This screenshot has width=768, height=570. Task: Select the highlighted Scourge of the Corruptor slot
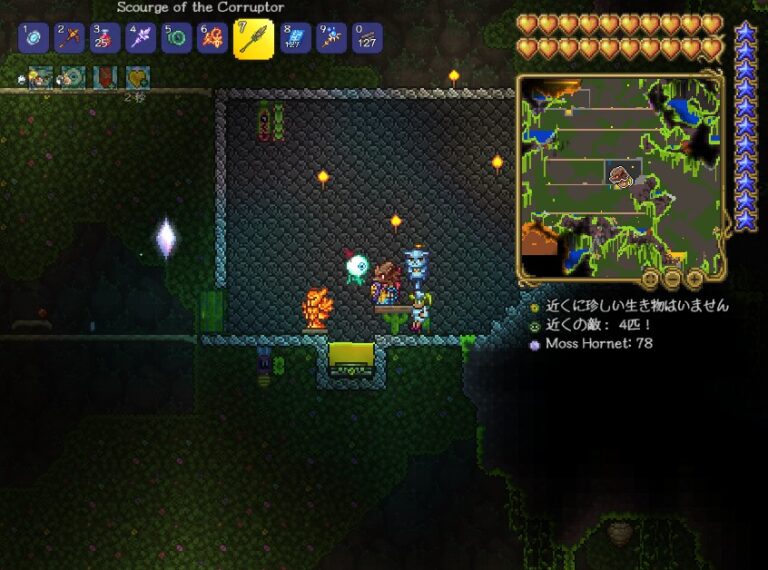coord(253,39)
